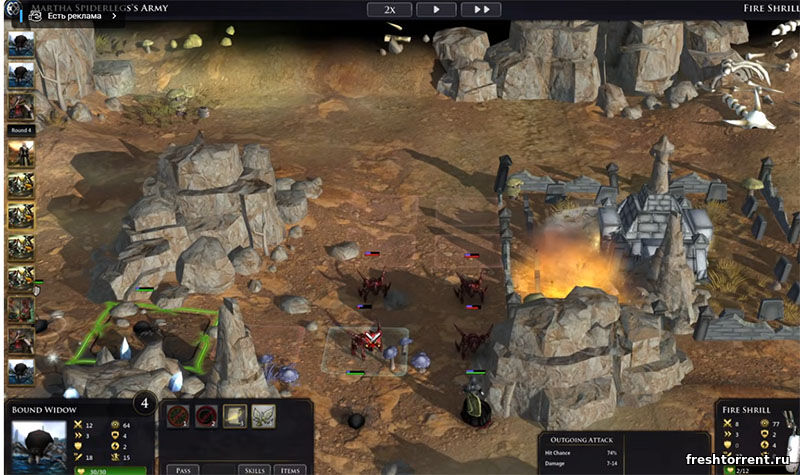Select the second red crossed-out ability icon
The image size is (800, 475).
207,416
